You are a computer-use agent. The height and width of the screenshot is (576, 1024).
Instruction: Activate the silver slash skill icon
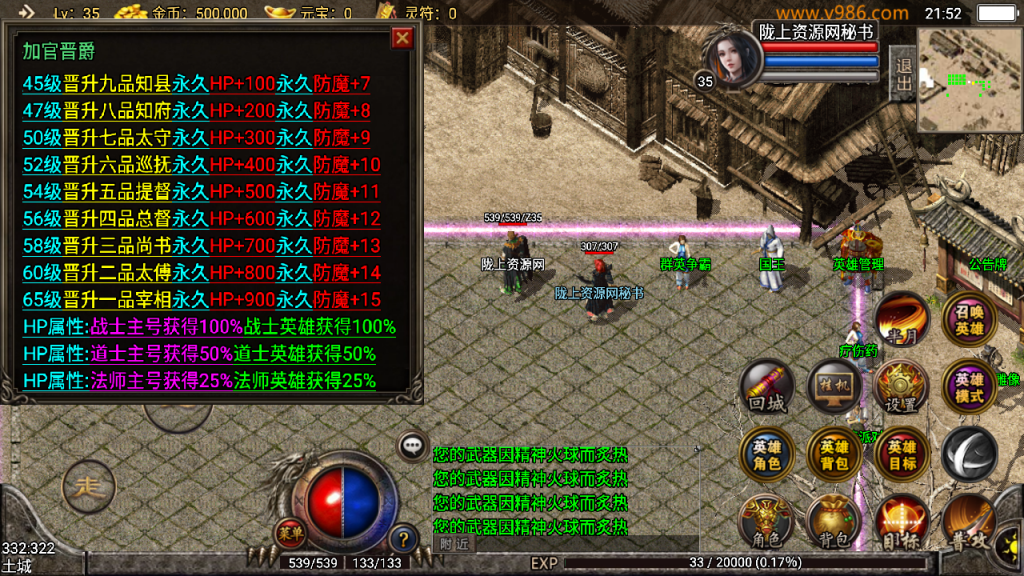point(968,455)
